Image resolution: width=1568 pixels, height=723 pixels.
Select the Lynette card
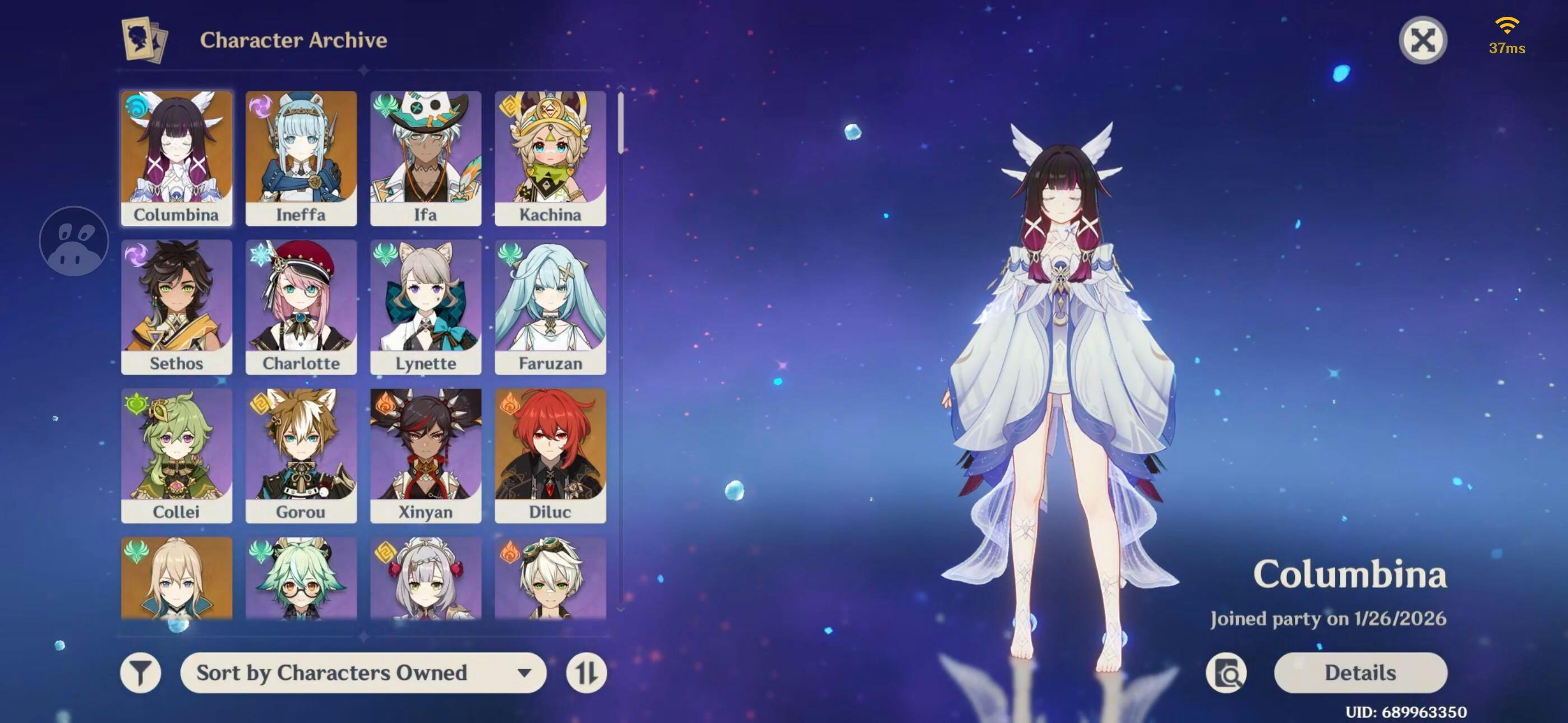pyautogui.click(x=426, y=306)
